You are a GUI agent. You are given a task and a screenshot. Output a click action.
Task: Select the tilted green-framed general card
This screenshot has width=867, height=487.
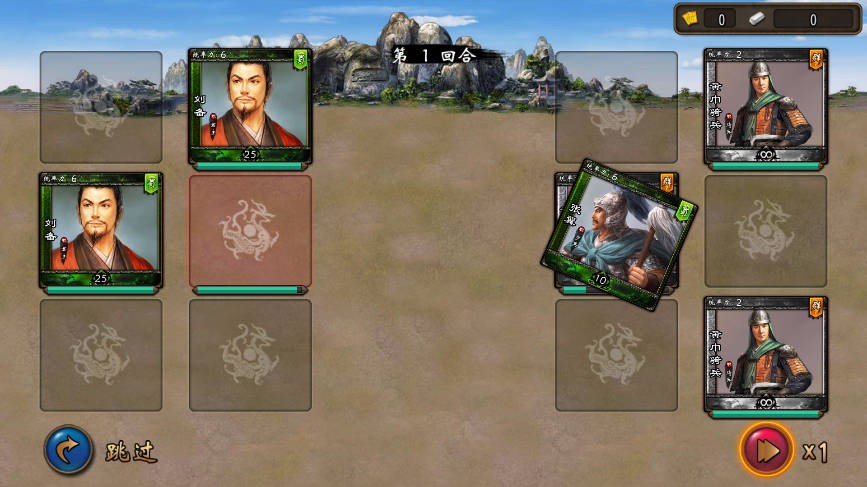(x=617, y=234)
